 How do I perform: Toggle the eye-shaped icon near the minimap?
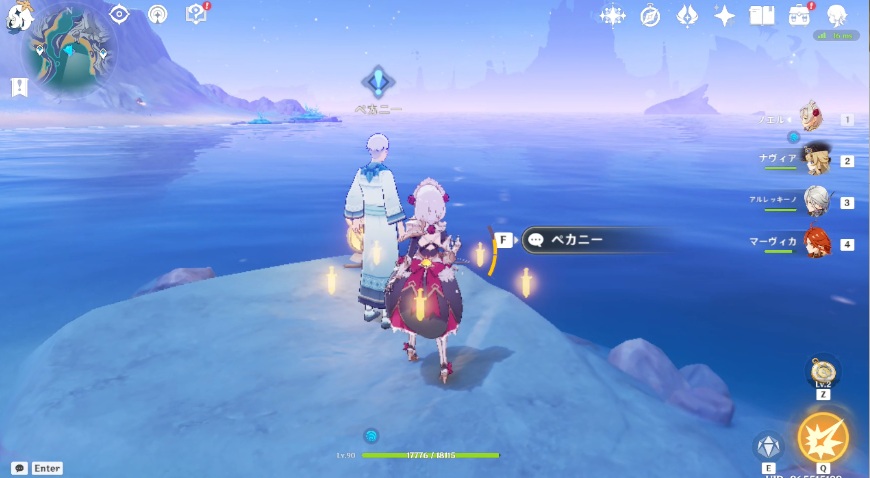[x=119, y=14]
